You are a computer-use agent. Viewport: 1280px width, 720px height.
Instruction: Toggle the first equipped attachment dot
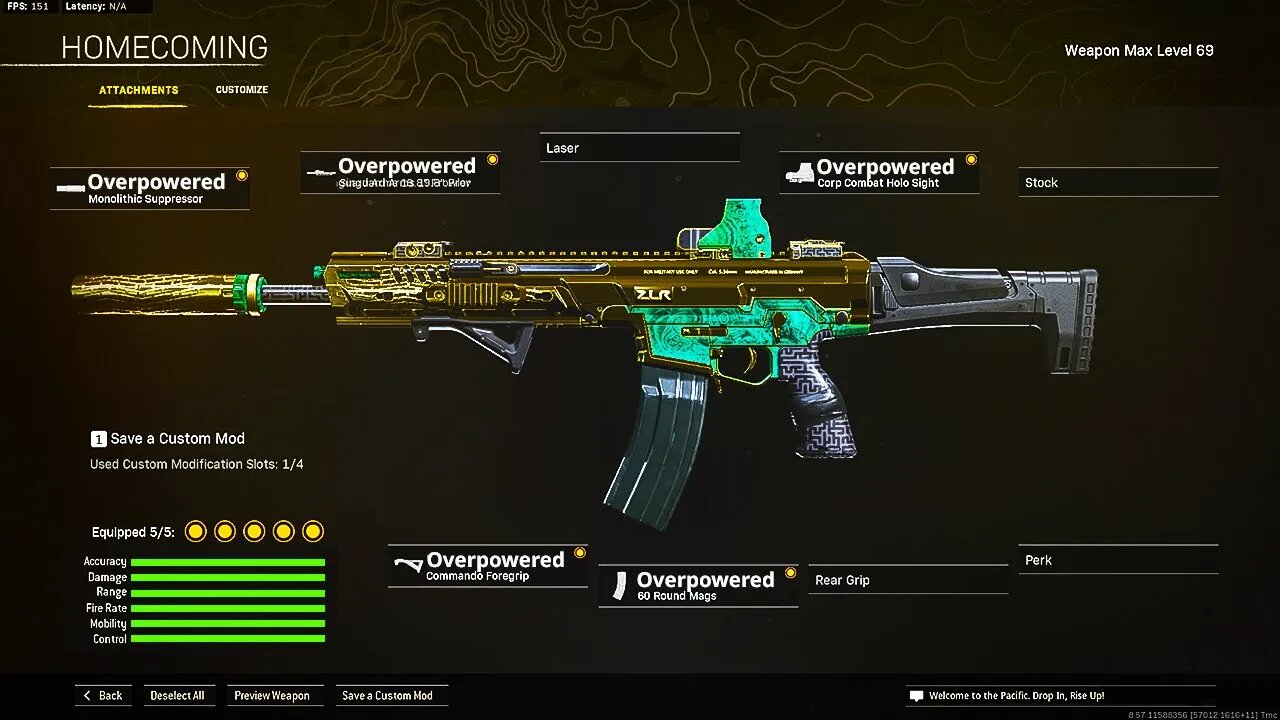click(x=196, y=531)
